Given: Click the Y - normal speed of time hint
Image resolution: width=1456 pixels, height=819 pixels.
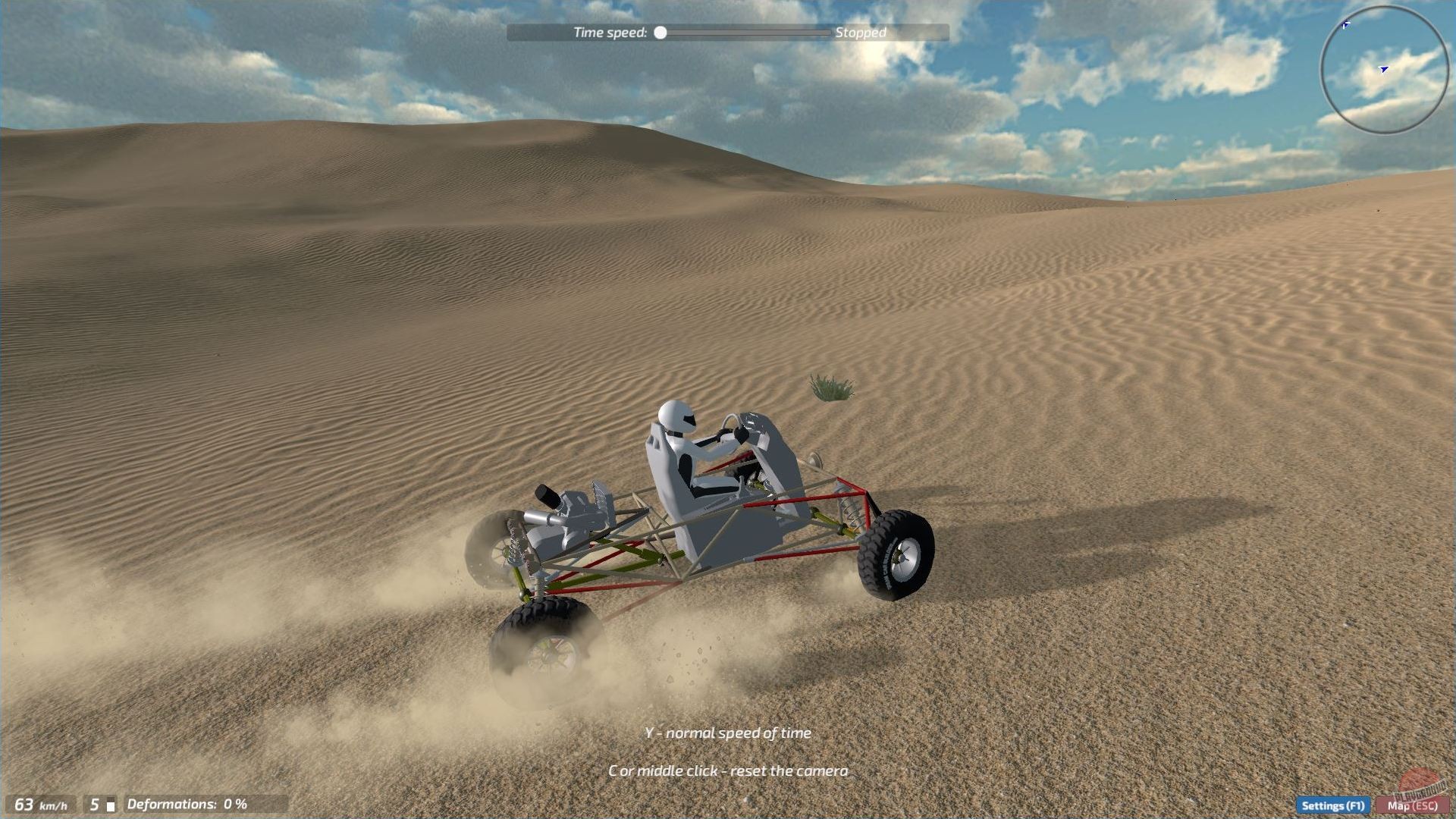Looking at the screenshot, I should pos(727,733).
